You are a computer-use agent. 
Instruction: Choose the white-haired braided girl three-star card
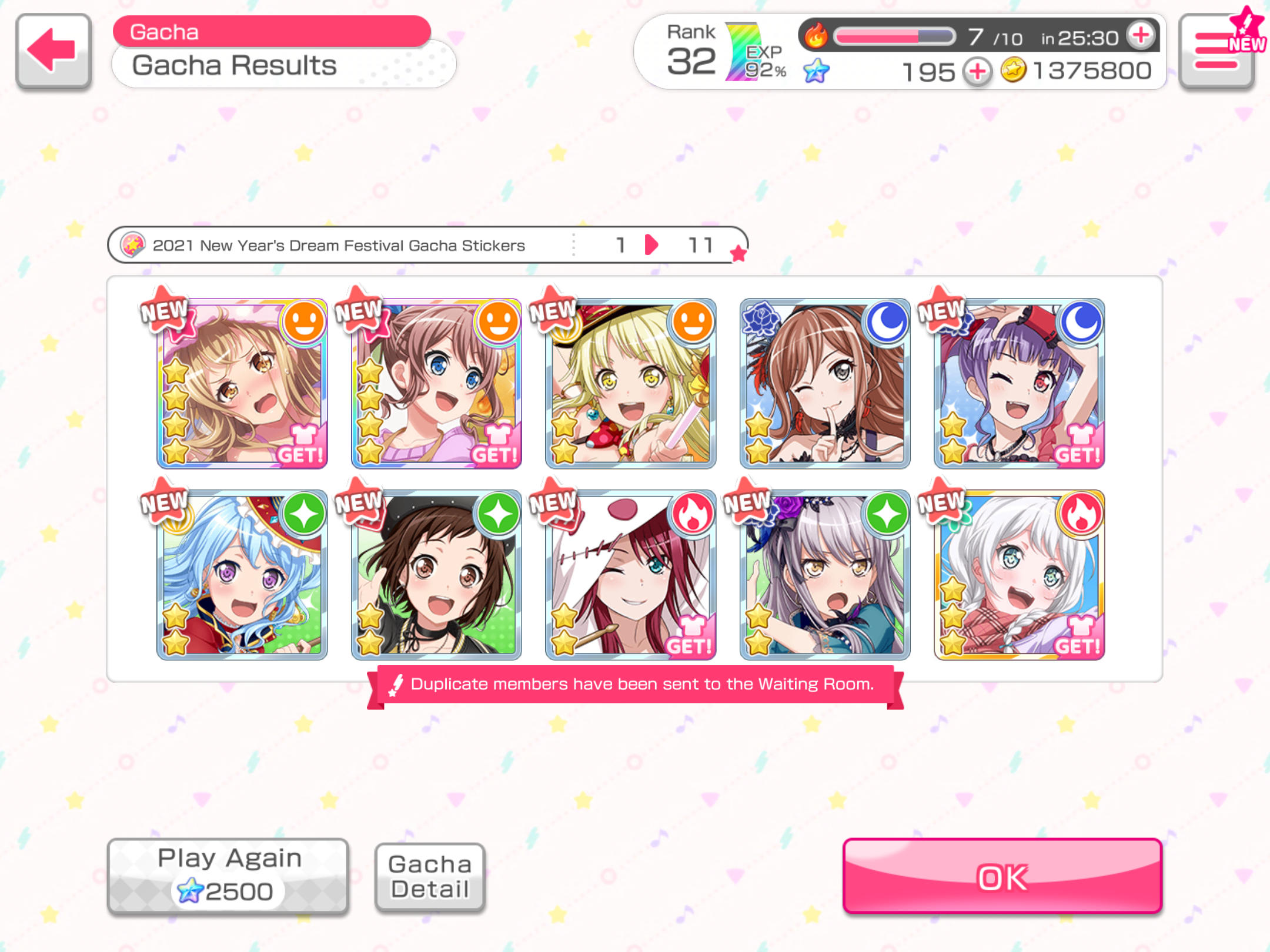[1019, 575]
